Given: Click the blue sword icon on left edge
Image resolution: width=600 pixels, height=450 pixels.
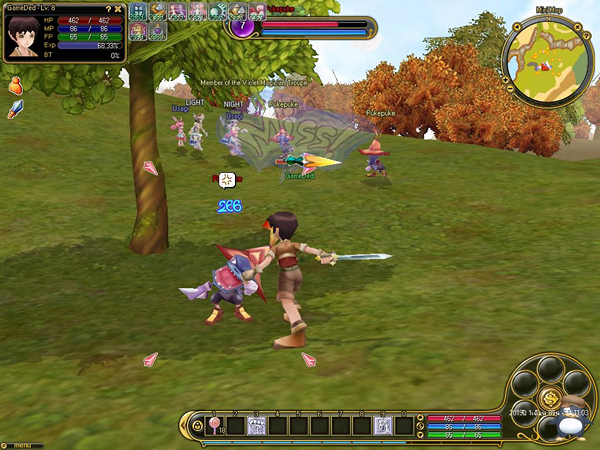Looking at the screenshot, I should tap(15, 108).
